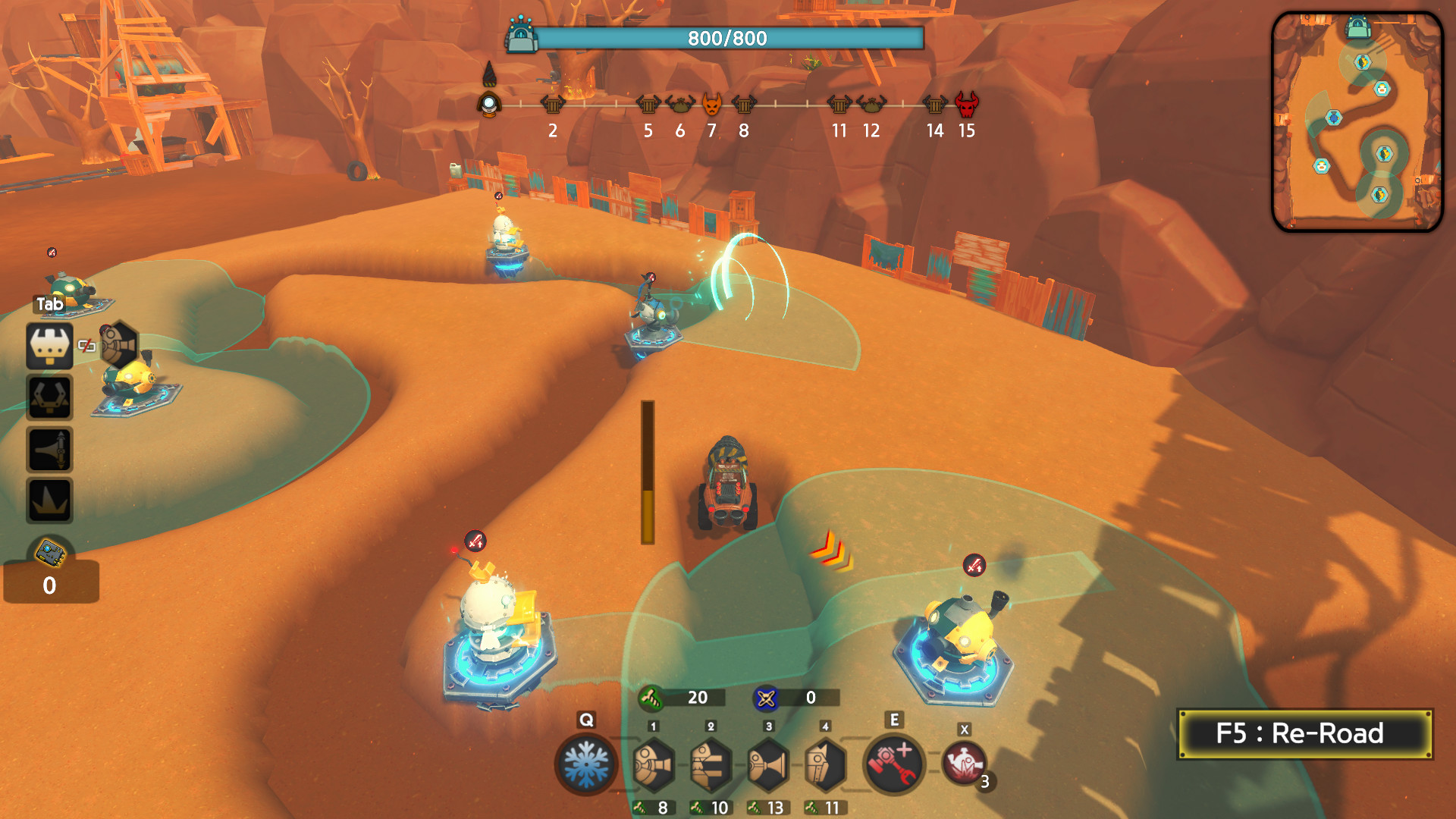This screenshot has width=1456, height=819.
Task: Click the F5 Re-Road button
Action: (1304, 733)
